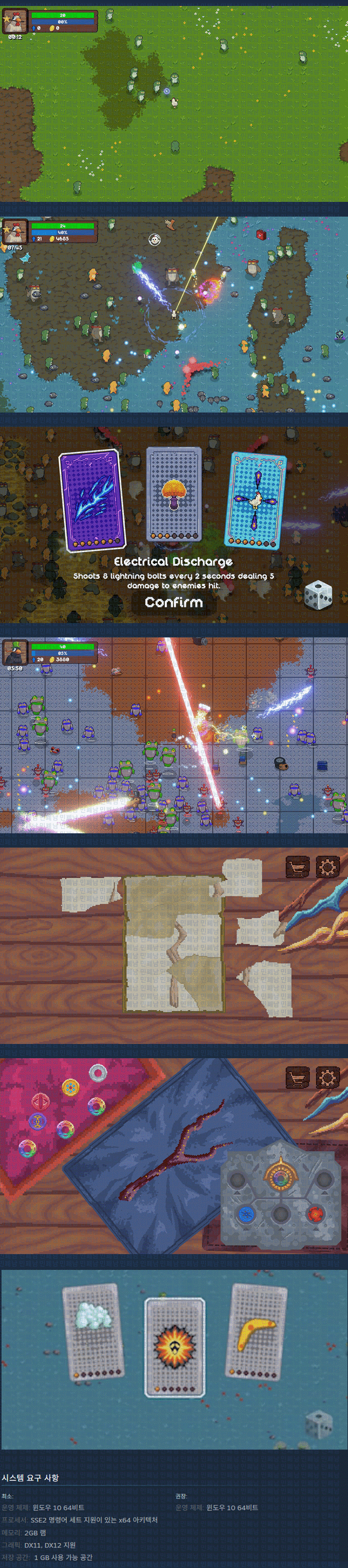This screenshot has width=348, height=1568.
Task: Select the orange mushroom card
Action: (174, 493)
